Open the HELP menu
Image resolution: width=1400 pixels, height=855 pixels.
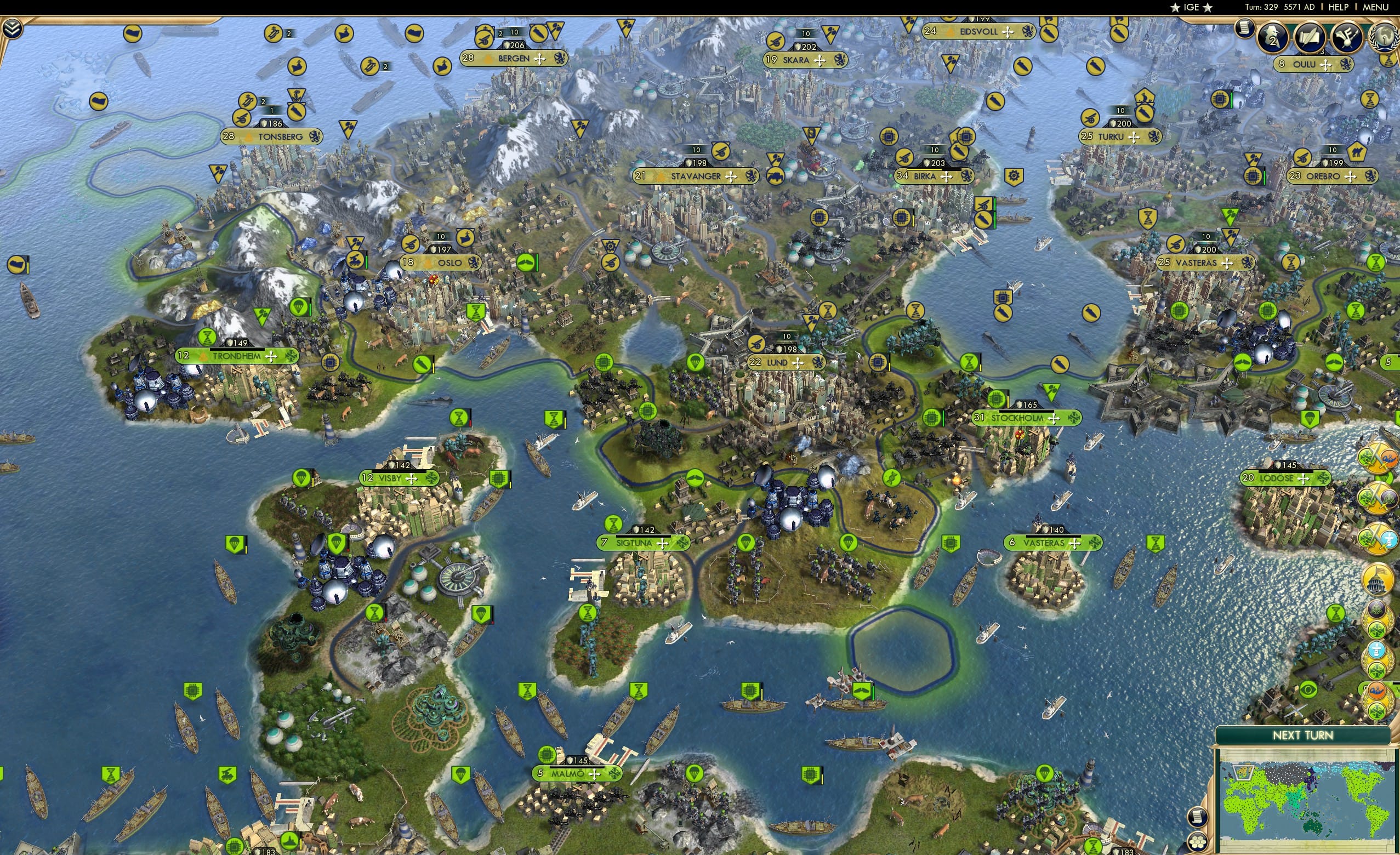click(x=1339, y=7)
